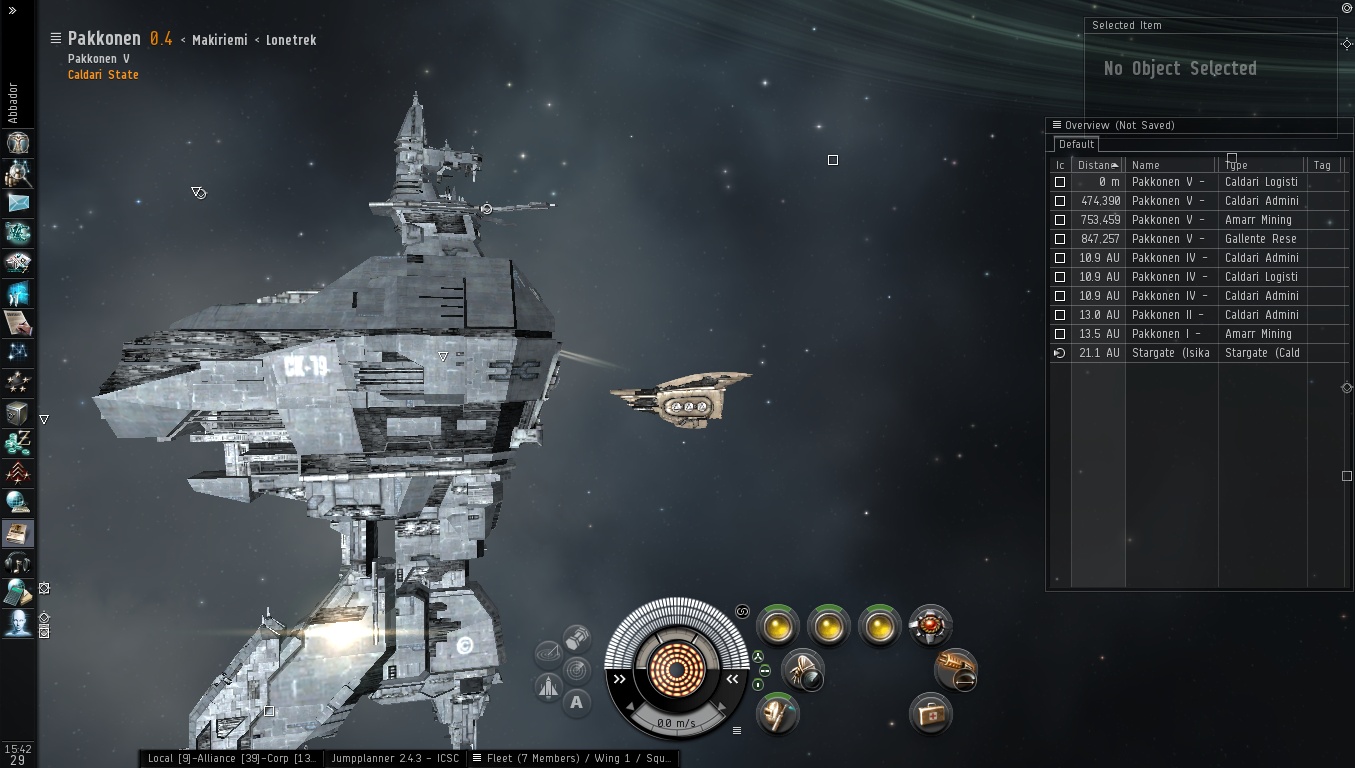Sort the Overview by the Distance column

point(1097,165)
